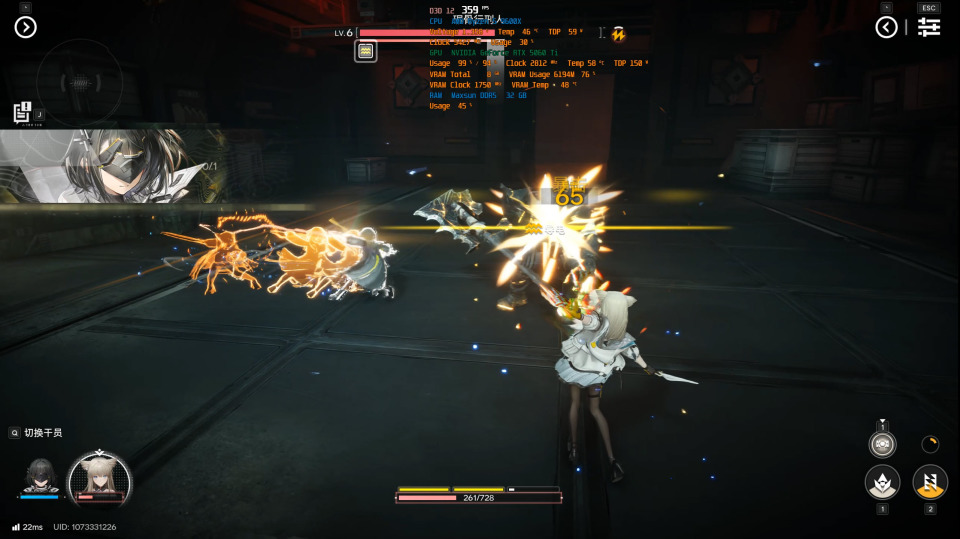The width and height of the screenshot is (960, 539).
Task: Activate the white crest skill
Action: [x=882, y=483]
